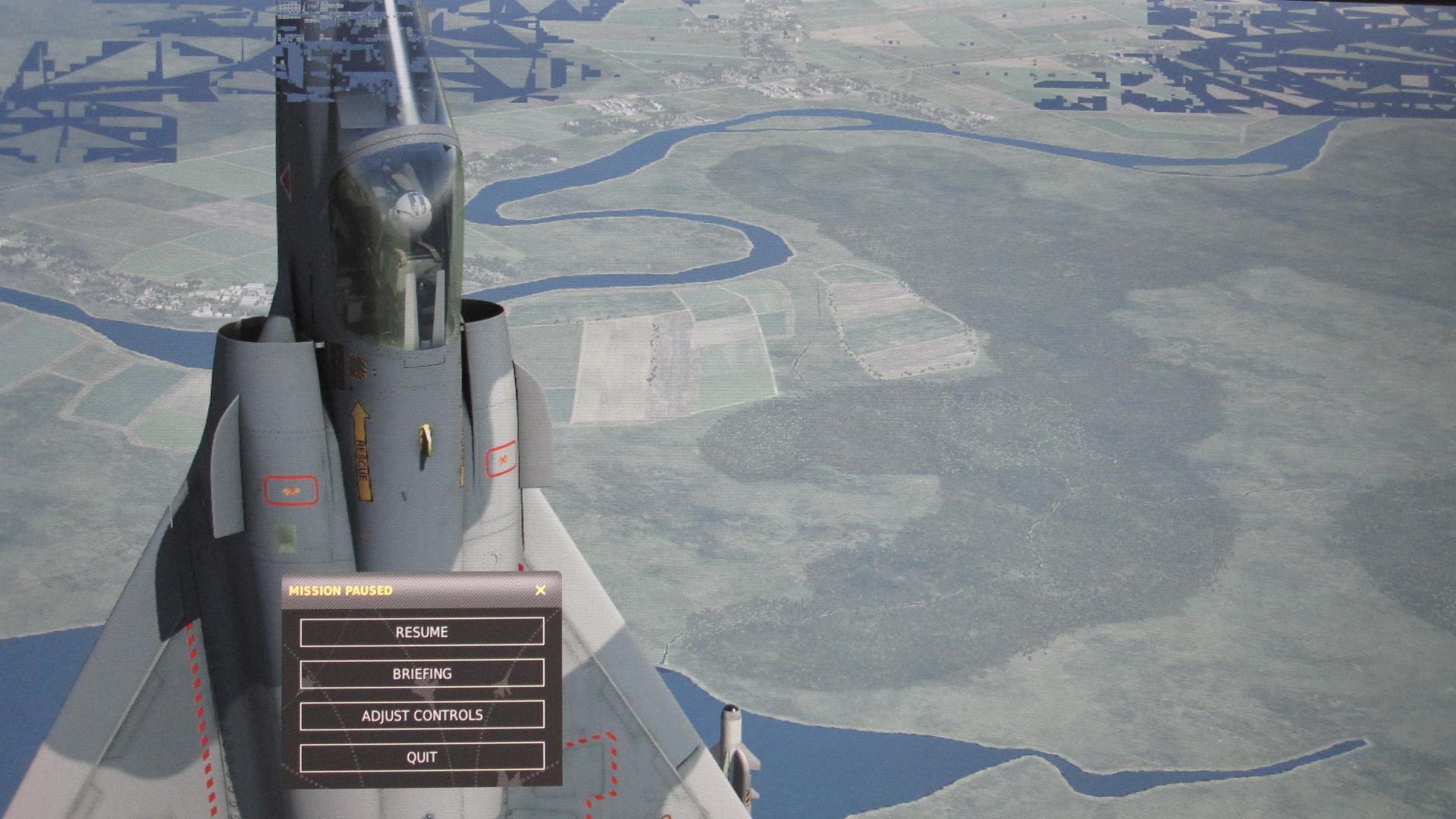This screenshot has height=819, width=1456.
Task: Open the mission Briefing
Action: click(x=422, y=674)
